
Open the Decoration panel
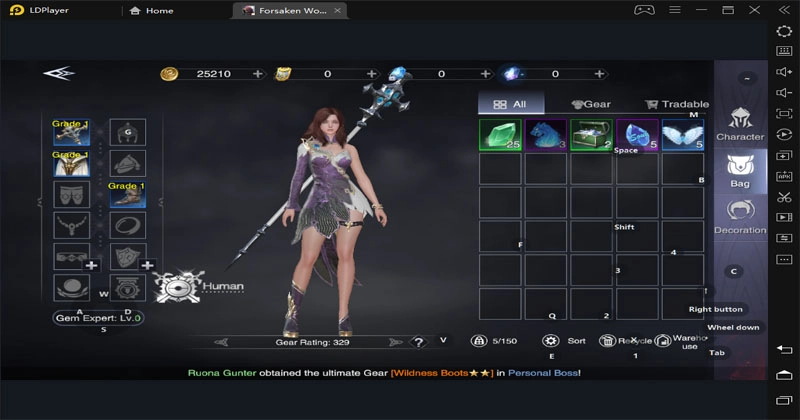[740, 216]
